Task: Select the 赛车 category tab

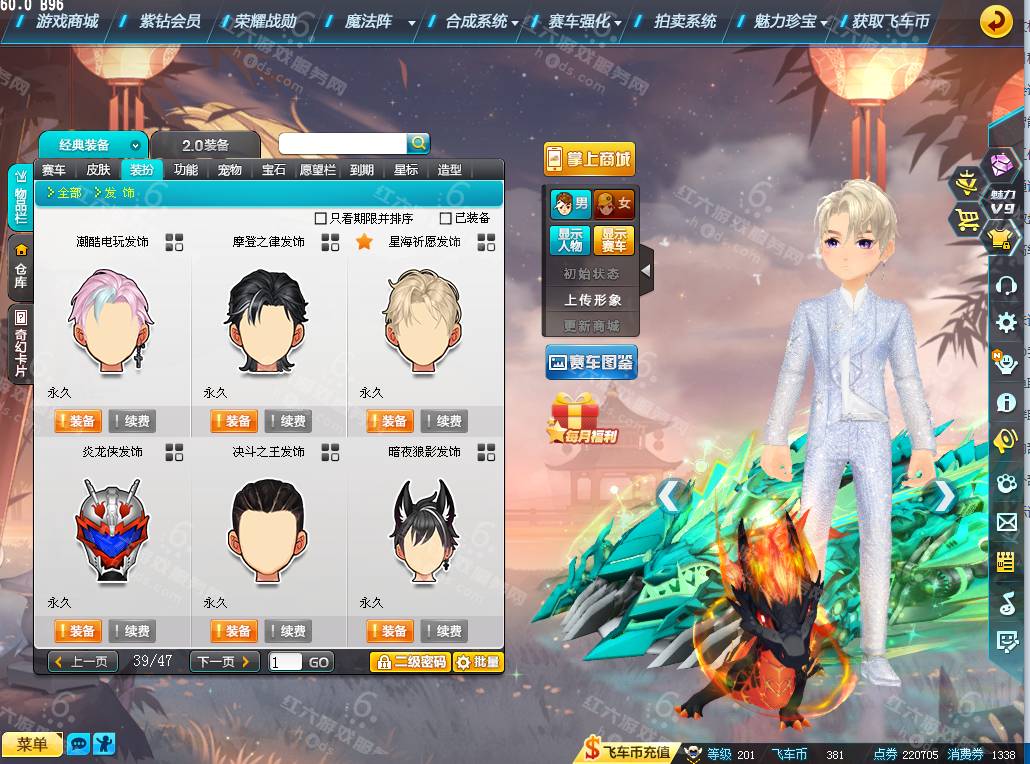Action: point(54,170)
